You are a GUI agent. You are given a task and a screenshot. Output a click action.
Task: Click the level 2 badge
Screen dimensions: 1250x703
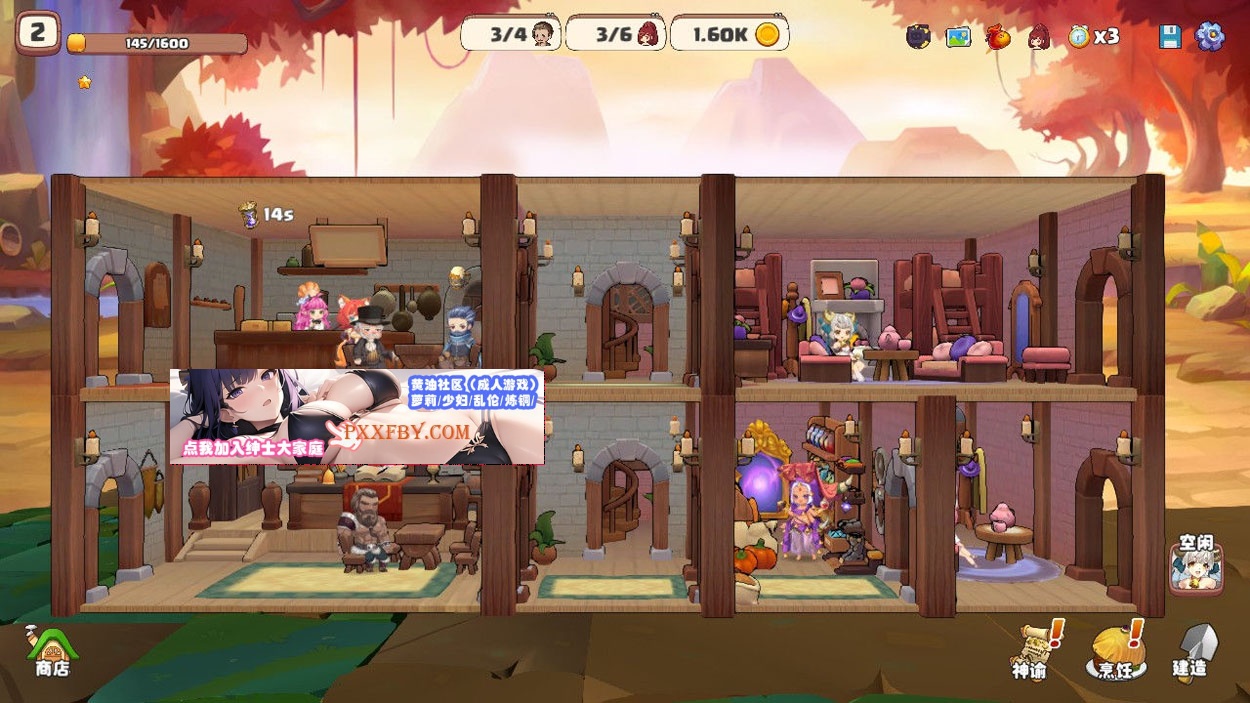38,33
